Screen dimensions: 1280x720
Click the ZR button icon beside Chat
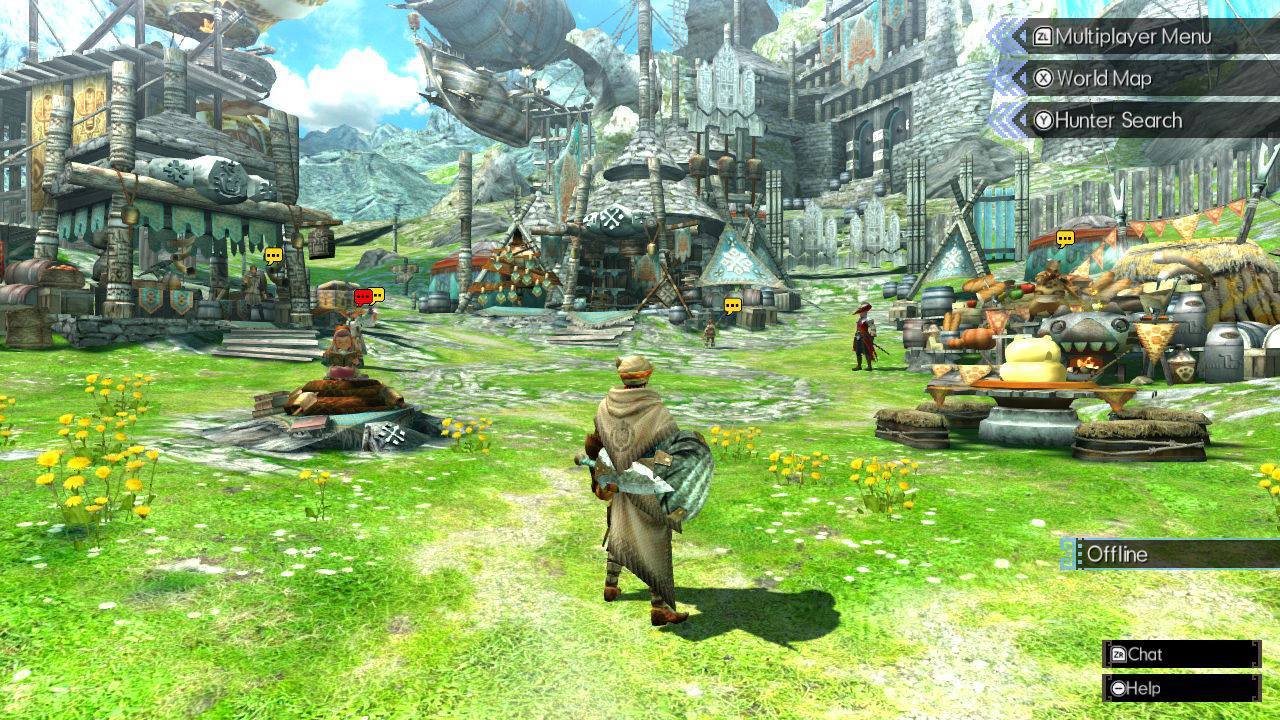tap(1118, 654)
